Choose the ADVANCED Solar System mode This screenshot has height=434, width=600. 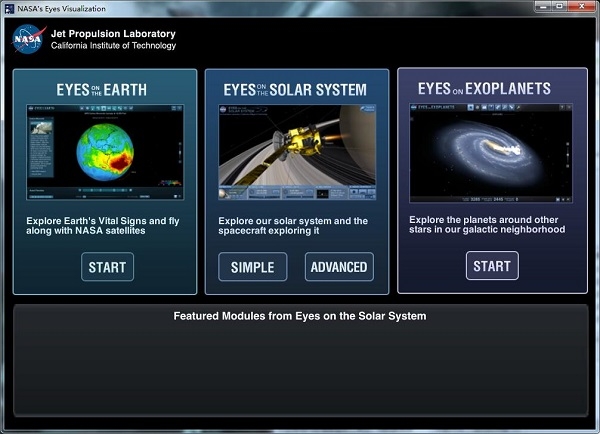pos(339,267)
